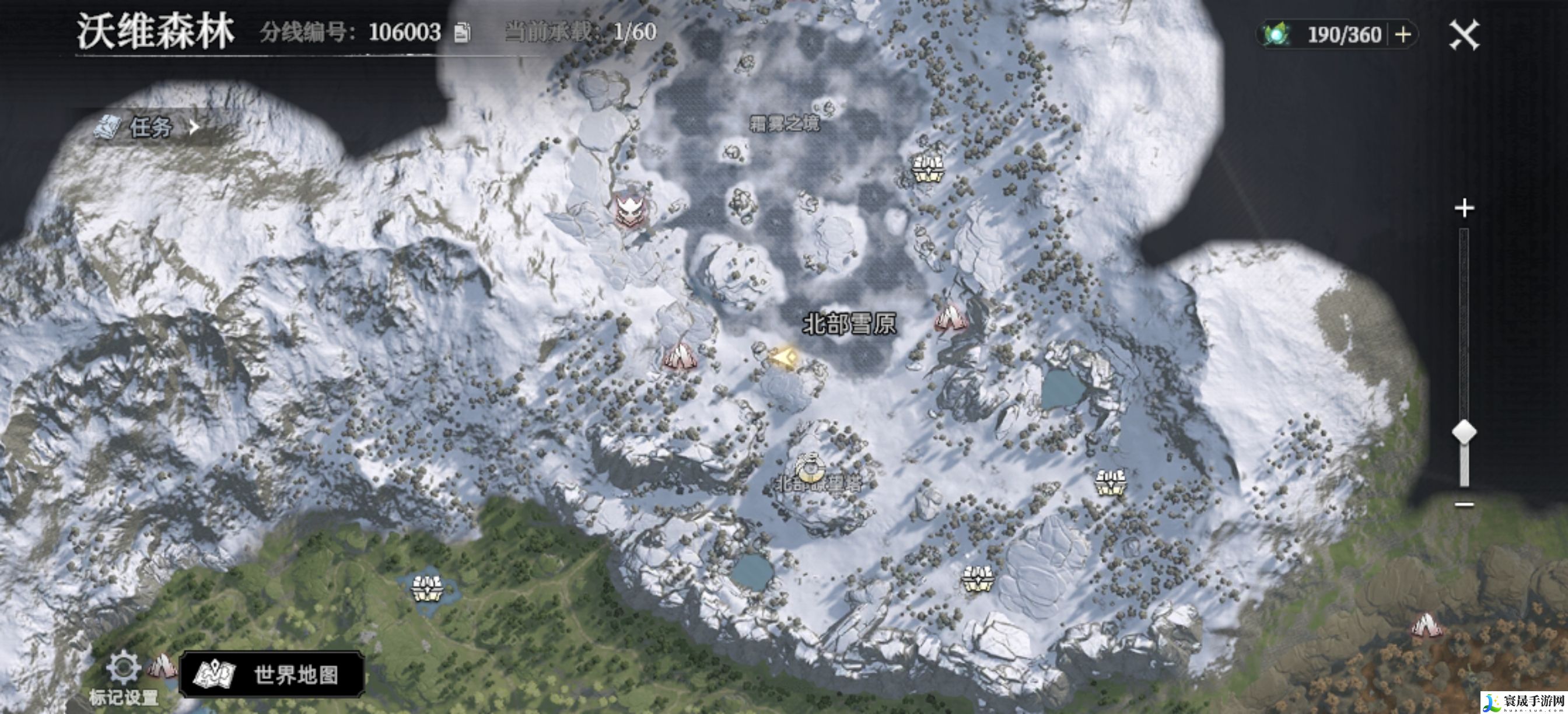Image resolution: width=1568 pixels, height=714 pixels.
Task: Click the green stamina crystal icon
Action: [x=1276, y=34]
